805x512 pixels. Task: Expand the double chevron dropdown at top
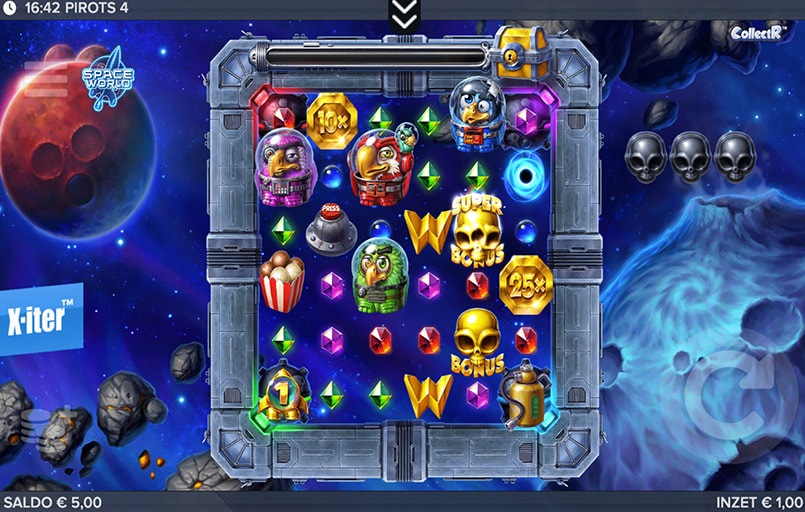(x=404, y=14)
